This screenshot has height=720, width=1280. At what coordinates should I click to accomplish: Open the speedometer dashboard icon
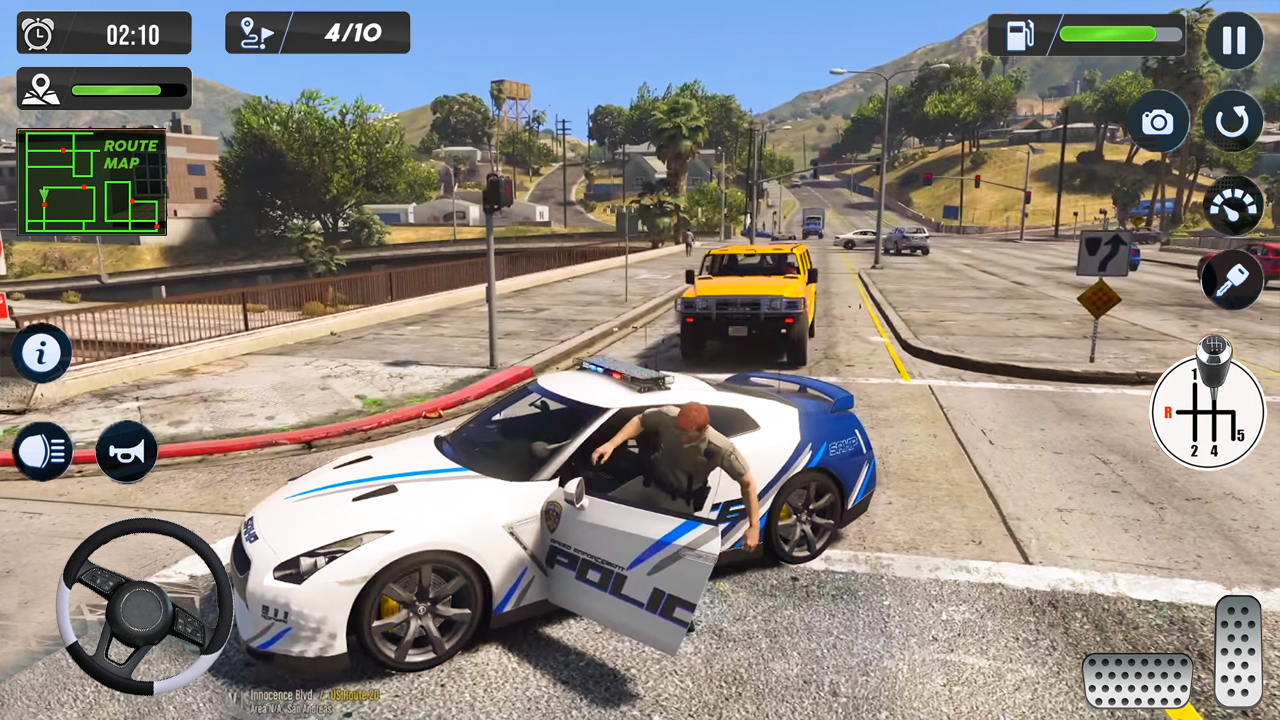[1232, 207]
